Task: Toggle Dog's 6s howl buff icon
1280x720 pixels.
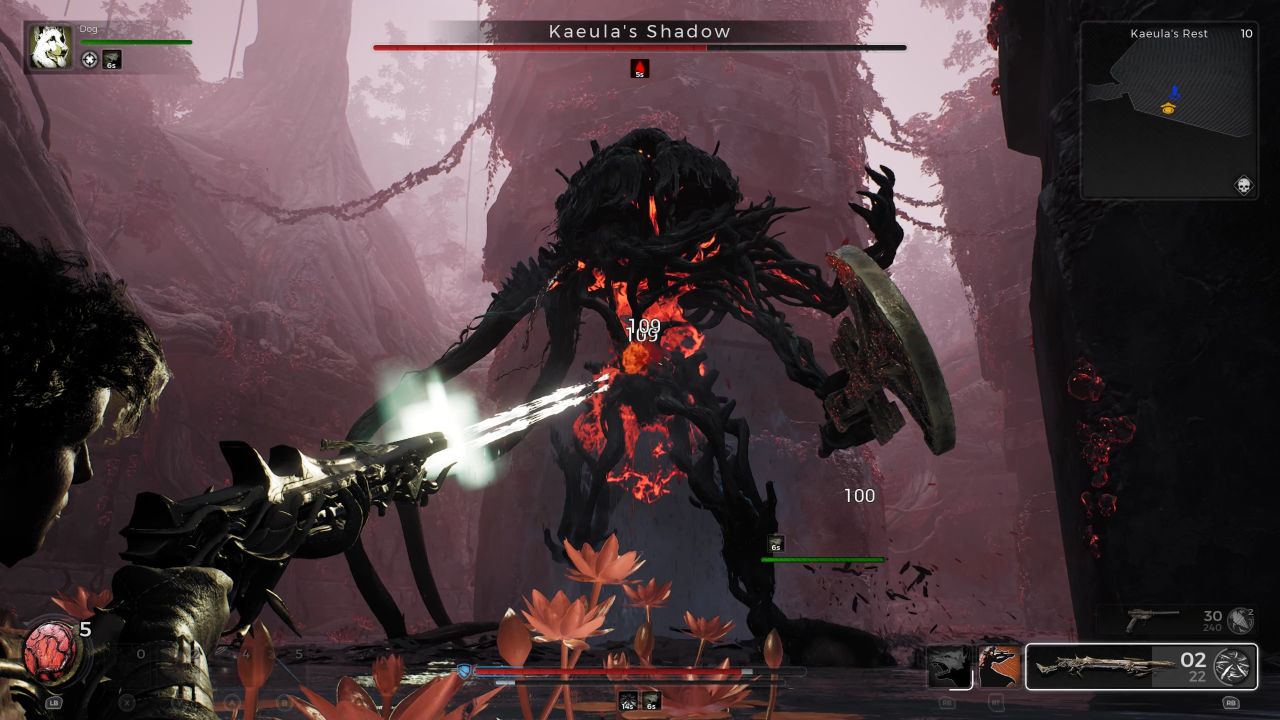Action: pyautogui.click(x=111, y=59)
